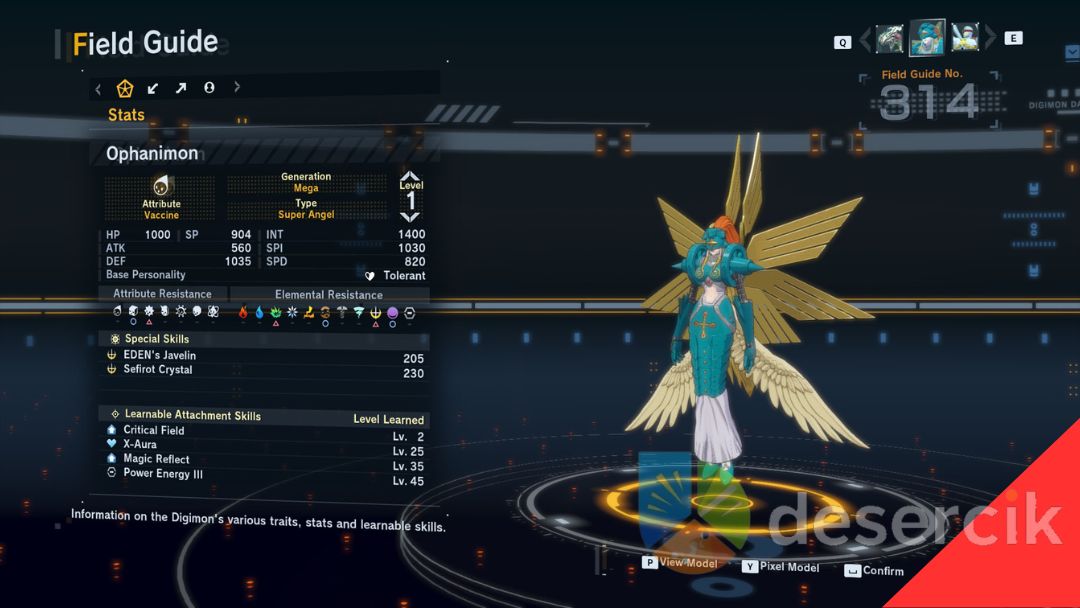Advance tabs with the right chevron
The image size is (1080, 608).
237,88
